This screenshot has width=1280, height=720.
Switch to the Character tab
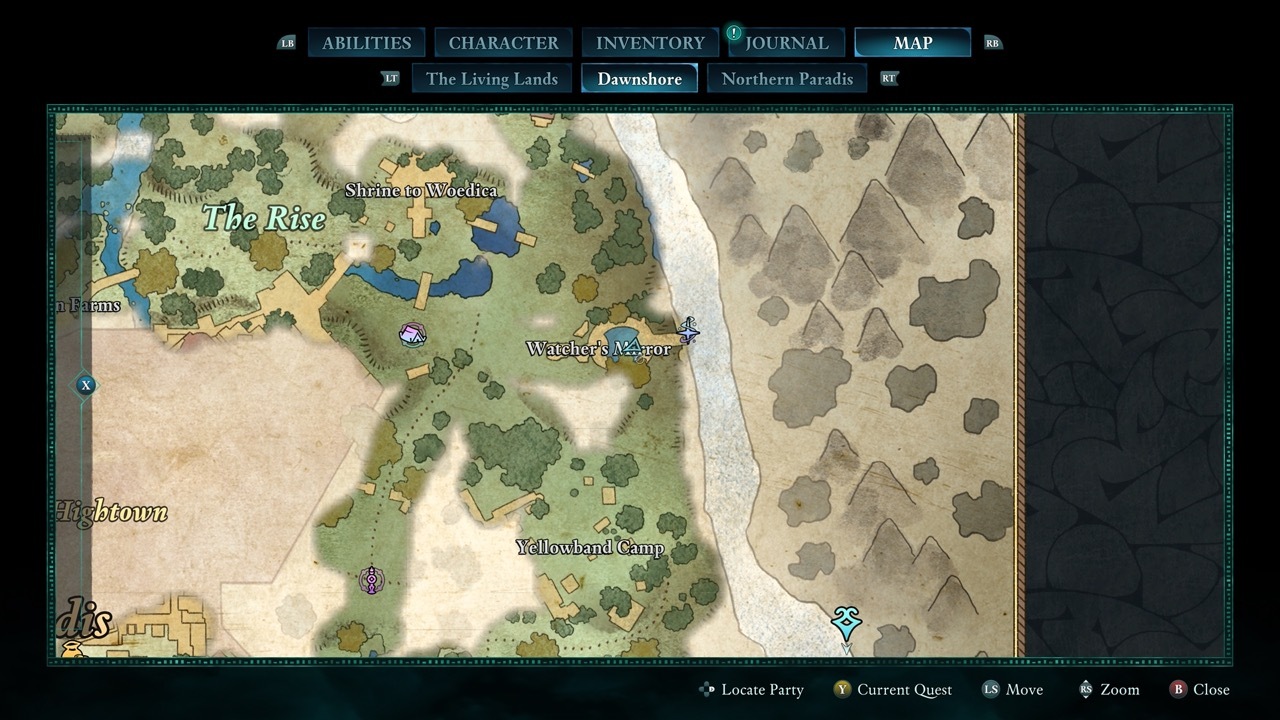(503, 43)
